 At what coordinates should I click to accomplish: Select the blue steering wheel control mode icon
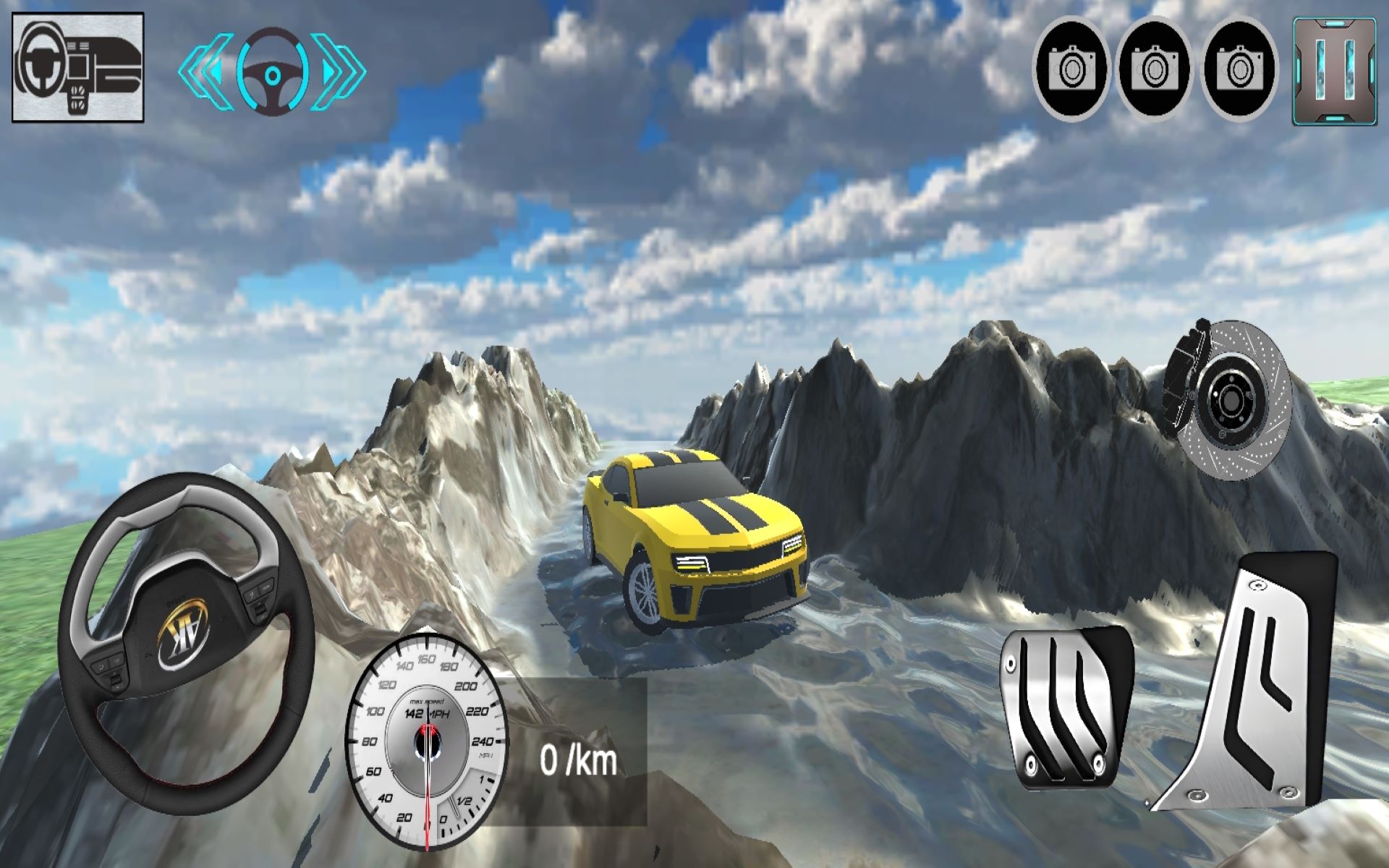[272, 72]
